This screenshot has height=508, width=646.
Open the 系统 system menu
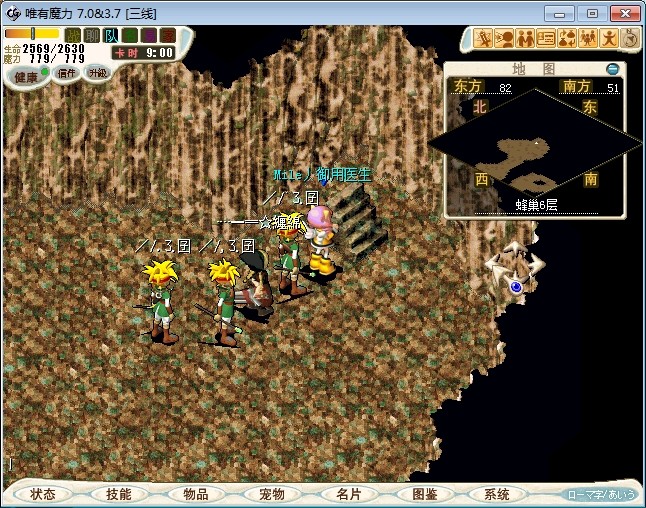(x=497, y=494)
